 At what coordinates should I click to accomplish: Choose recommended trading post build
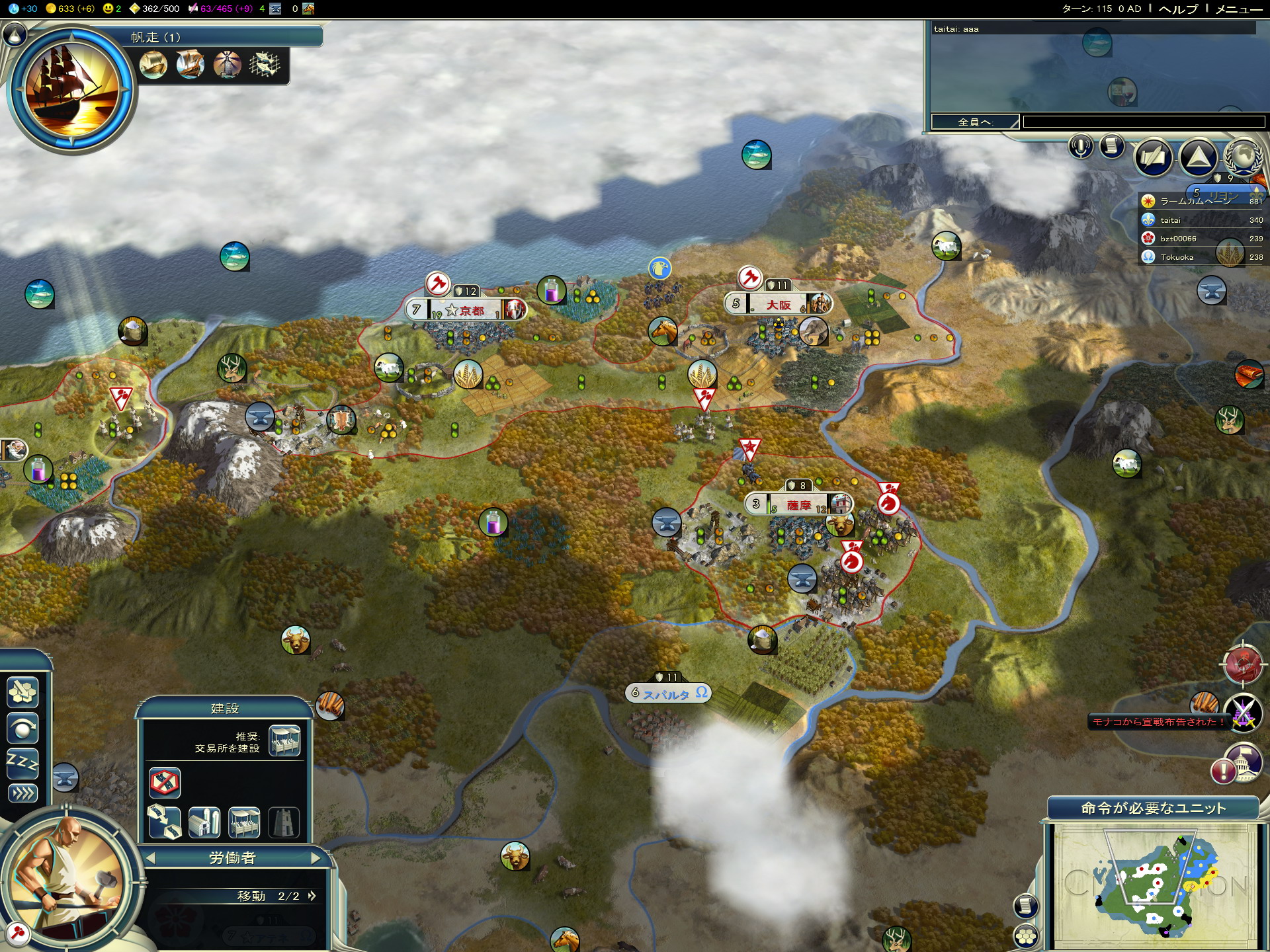285,740
